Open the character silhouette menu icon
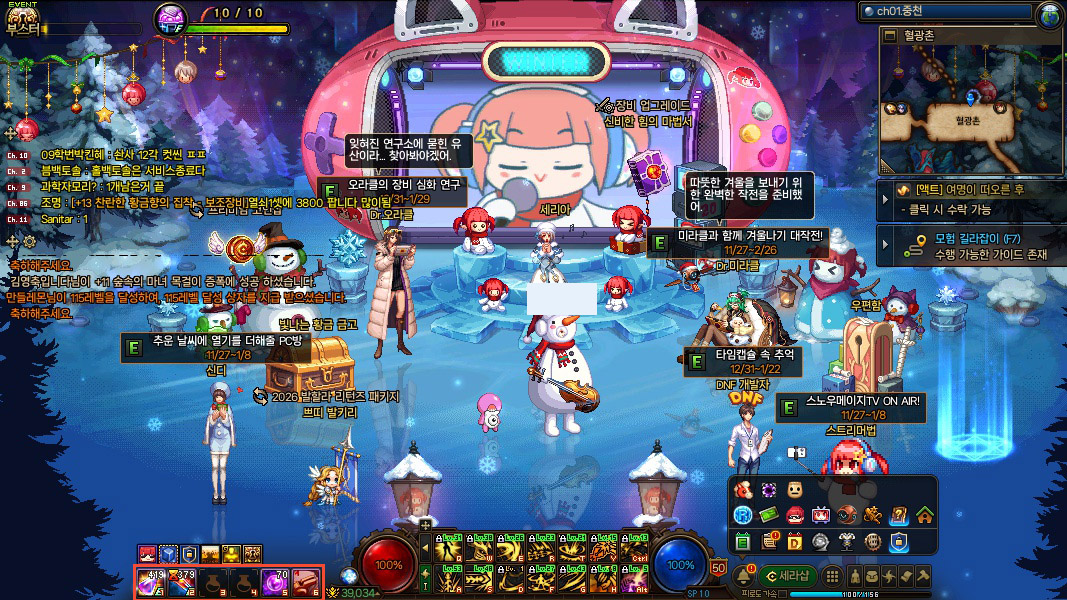 855,576
